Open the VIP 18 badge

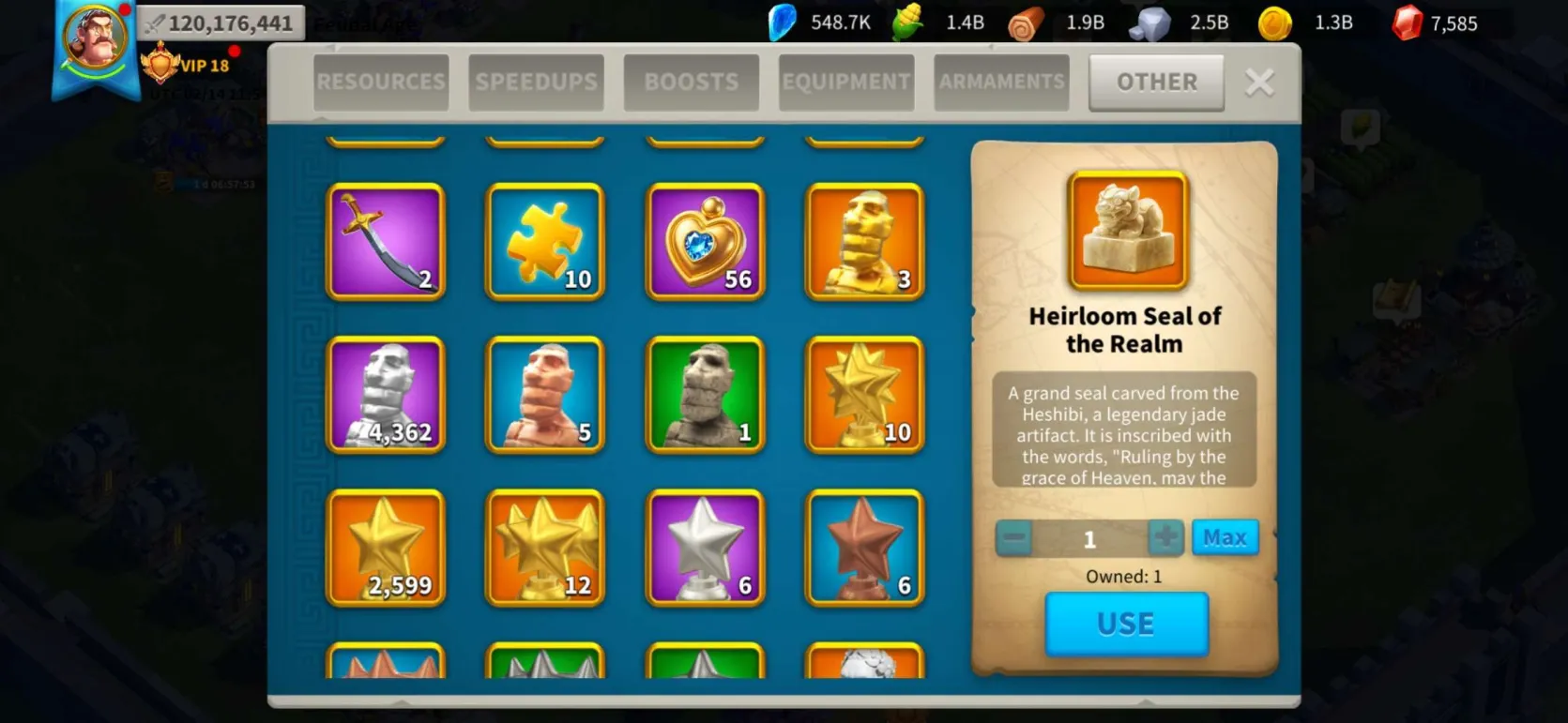point(186,66)
